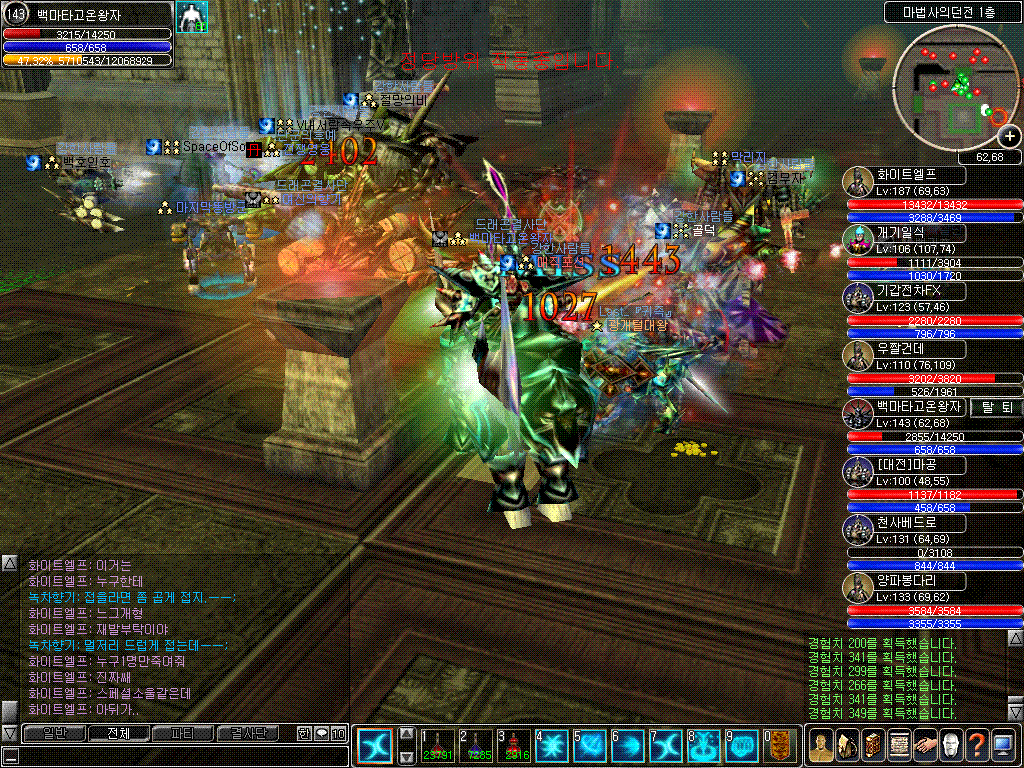The image size is (1024, 768).
Task: Open the handshake trade menu icon
Action: coord(924,746)
